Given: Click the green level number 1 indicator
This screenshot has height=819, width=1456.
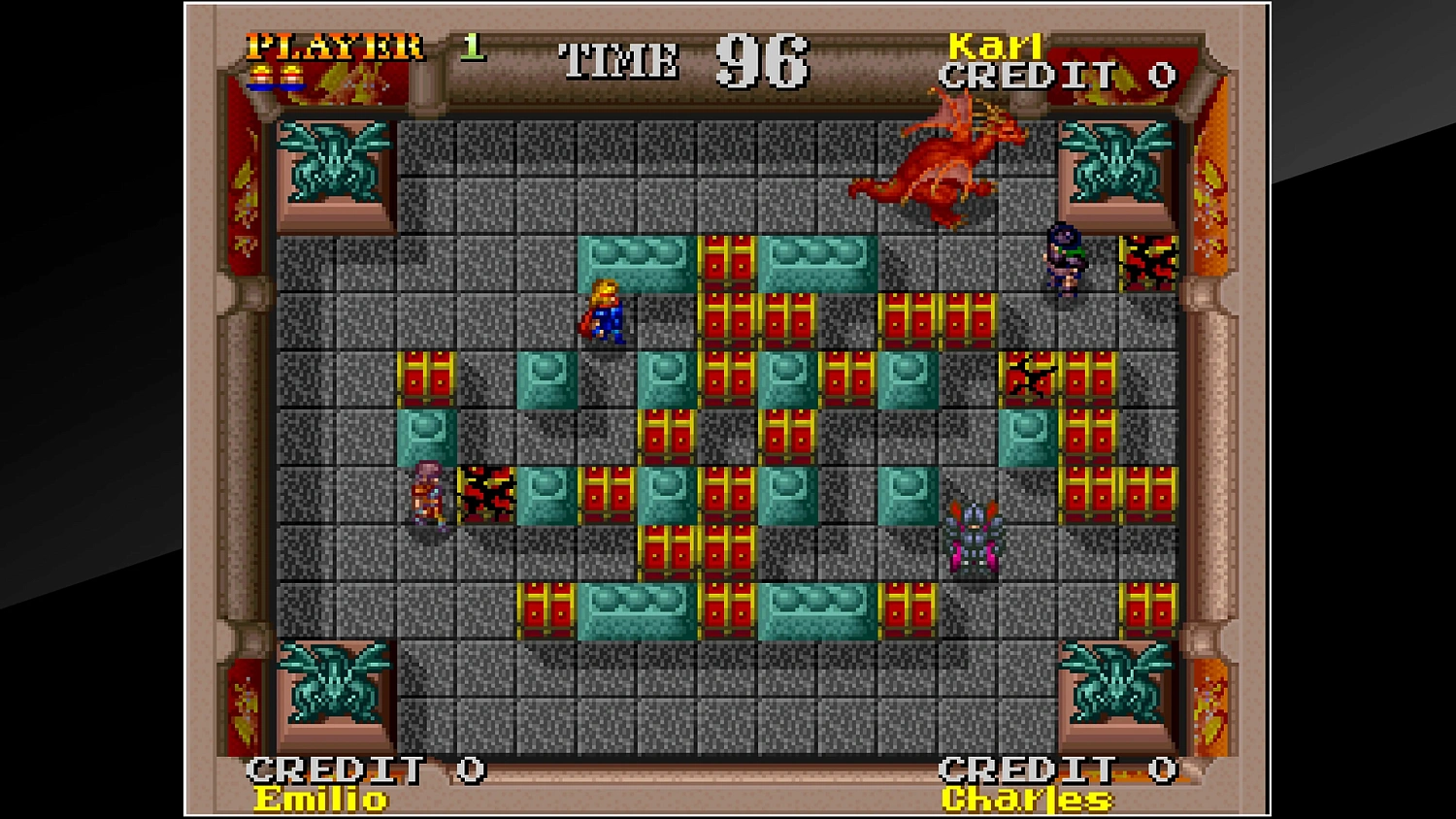Looking at the screenshot, I should coord(473,49).
